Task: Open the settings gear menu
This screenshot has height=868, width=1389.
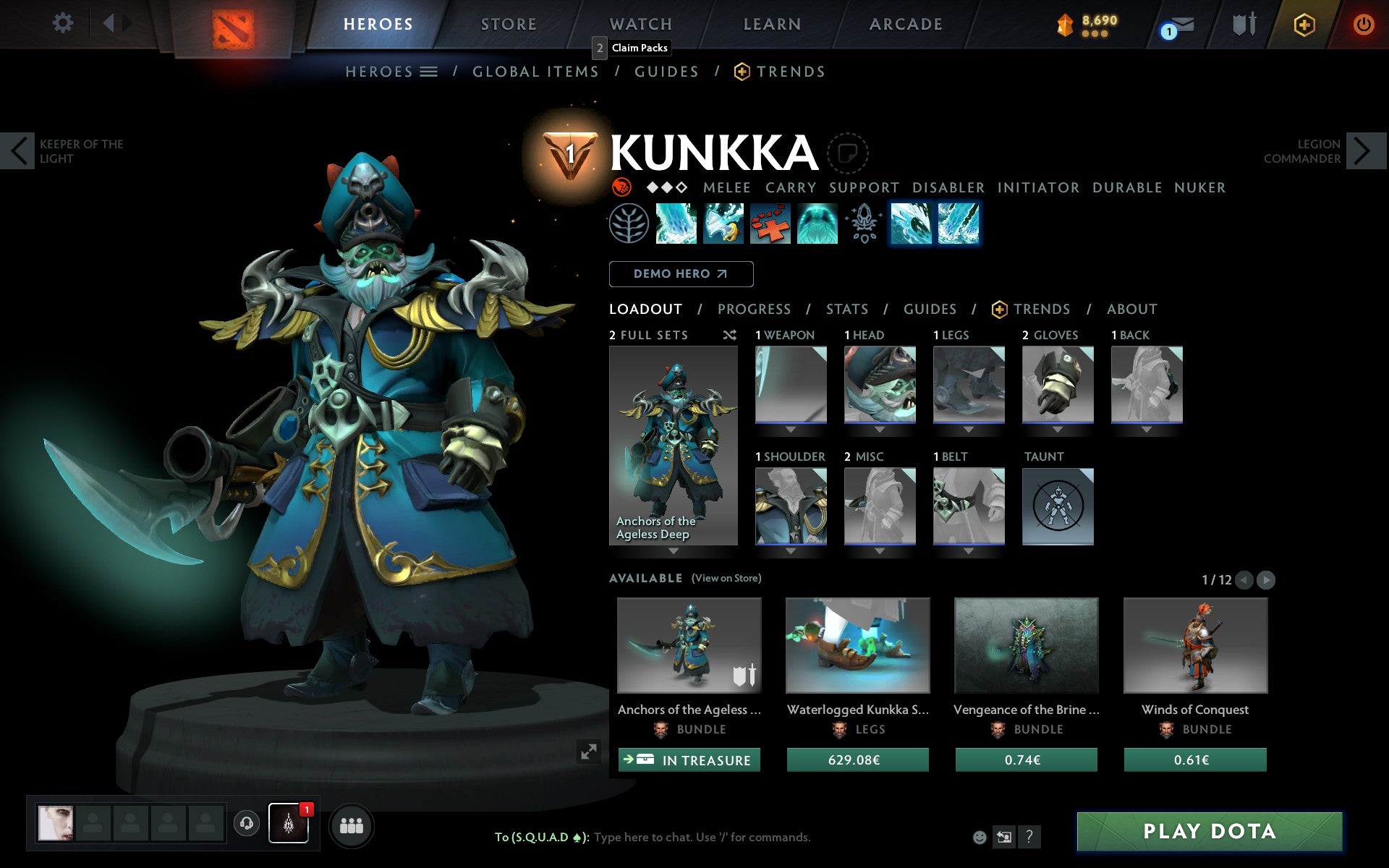Action: point(63,23)
